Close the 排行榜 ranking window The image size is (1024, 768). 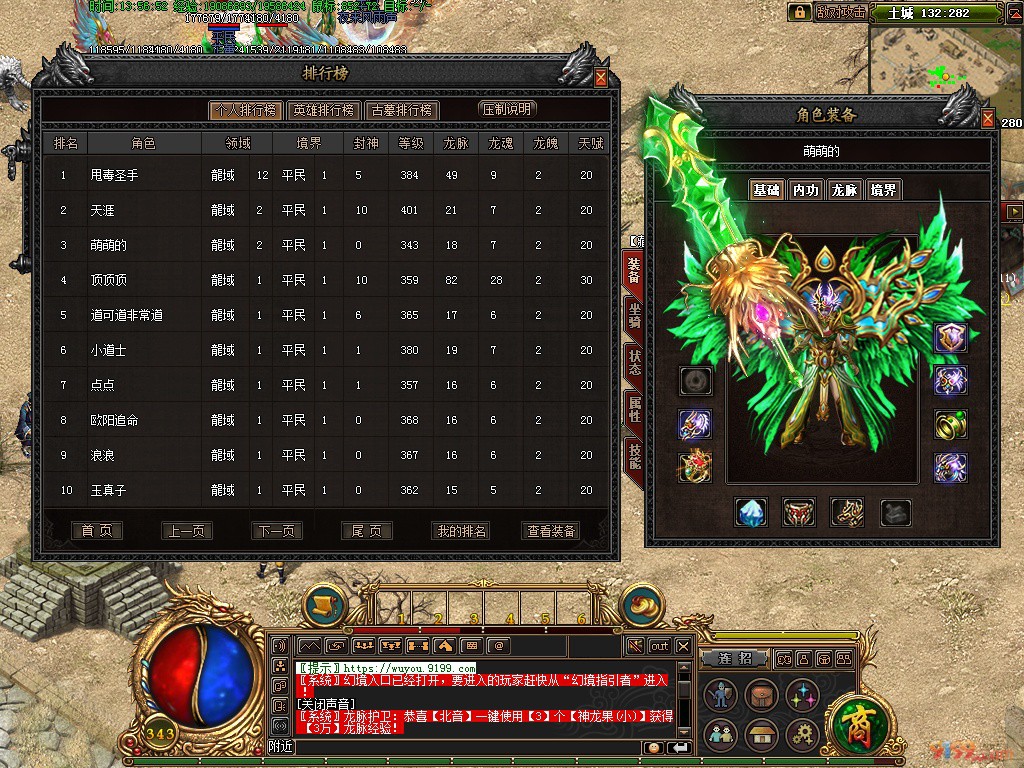point(600,78)
